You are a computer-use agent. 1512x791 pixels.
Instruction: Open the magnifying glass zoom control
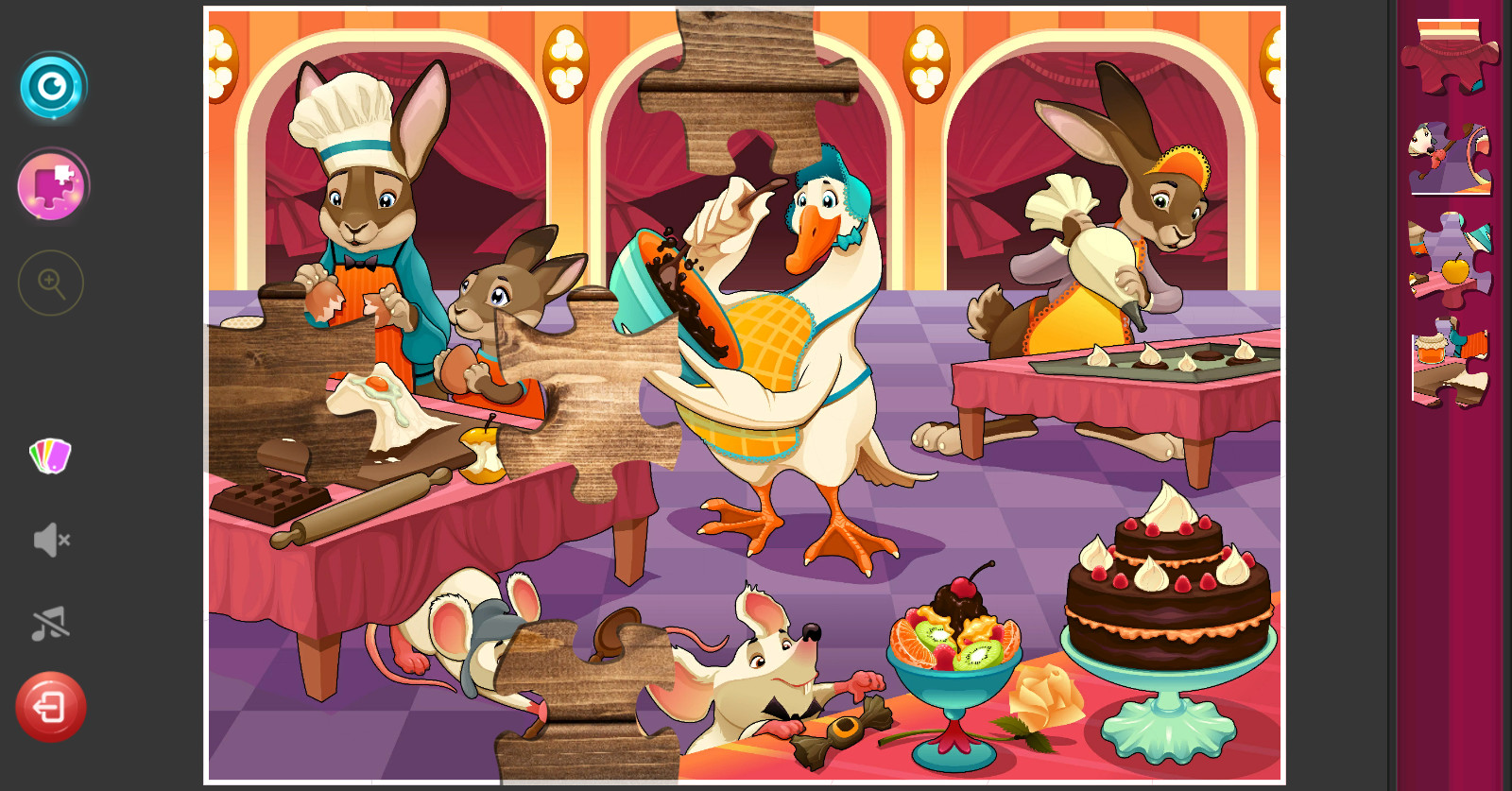pos(52,283)
